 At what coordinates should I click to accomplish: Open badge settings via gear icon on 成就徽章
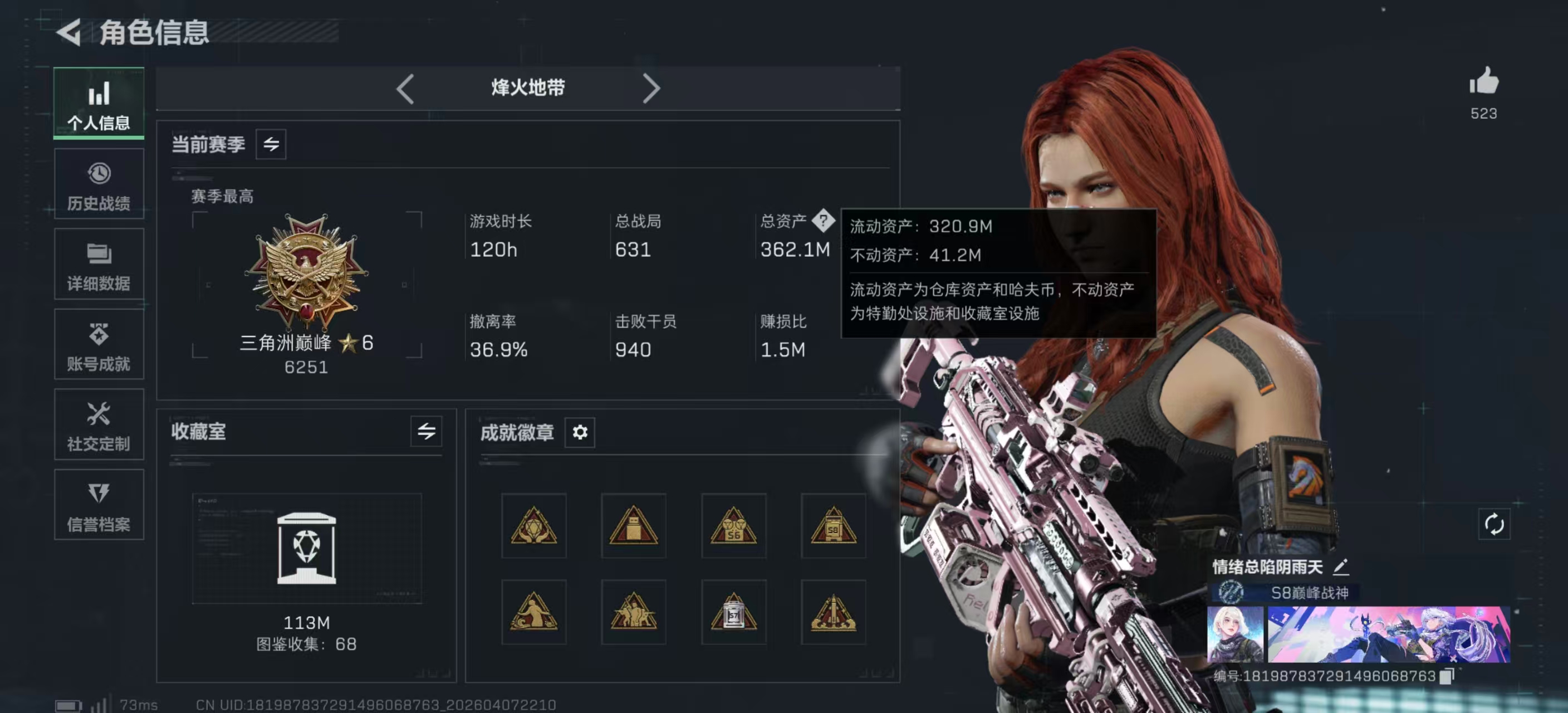(x=580, y=433)
